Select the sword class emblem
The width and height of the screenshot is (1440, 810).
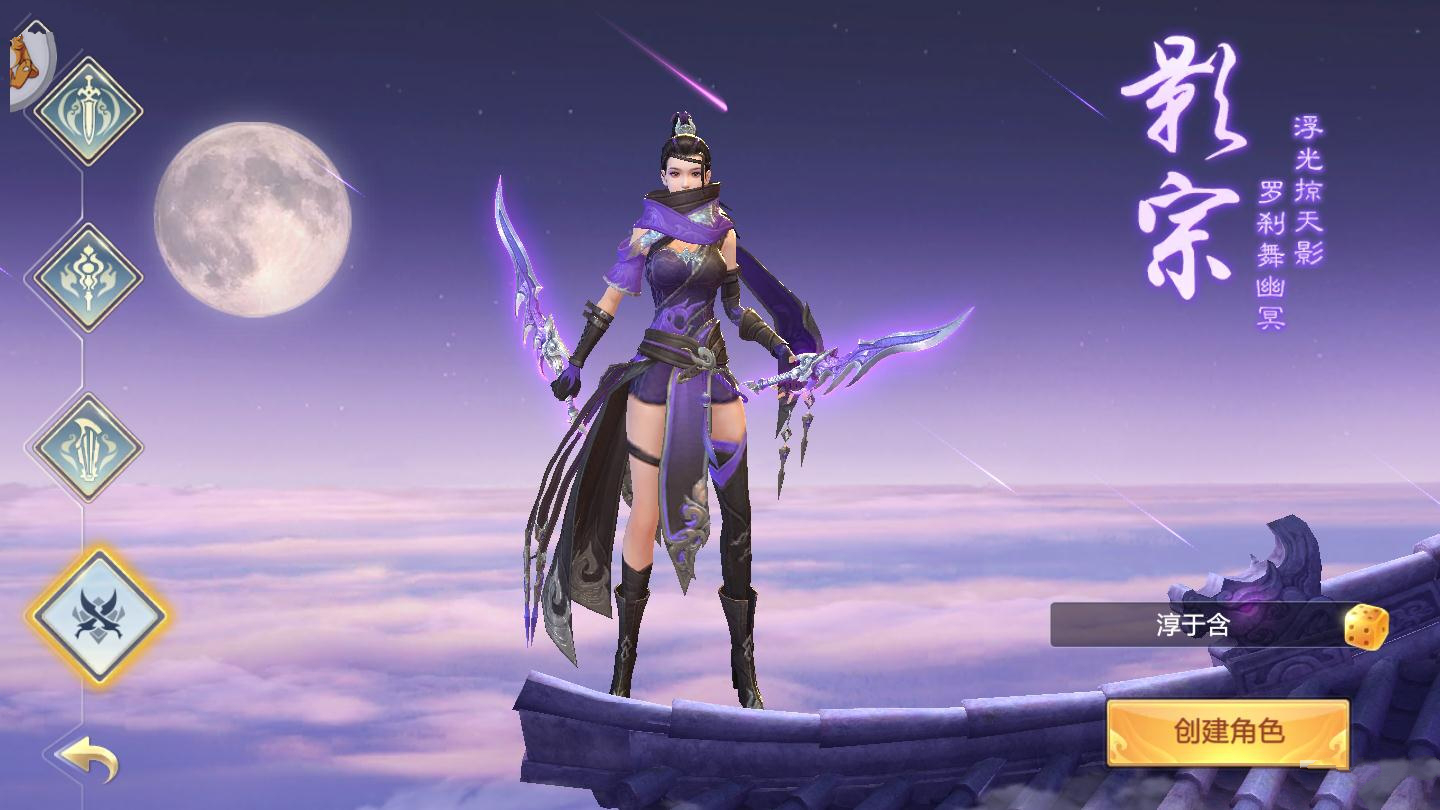tap(88, 111)
